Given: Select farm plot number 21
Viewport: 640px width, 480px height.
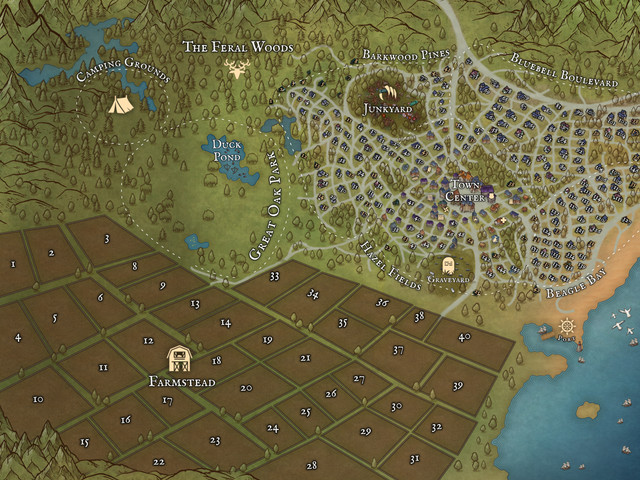Looking at the screenshot, I should [x=305, y=357].
